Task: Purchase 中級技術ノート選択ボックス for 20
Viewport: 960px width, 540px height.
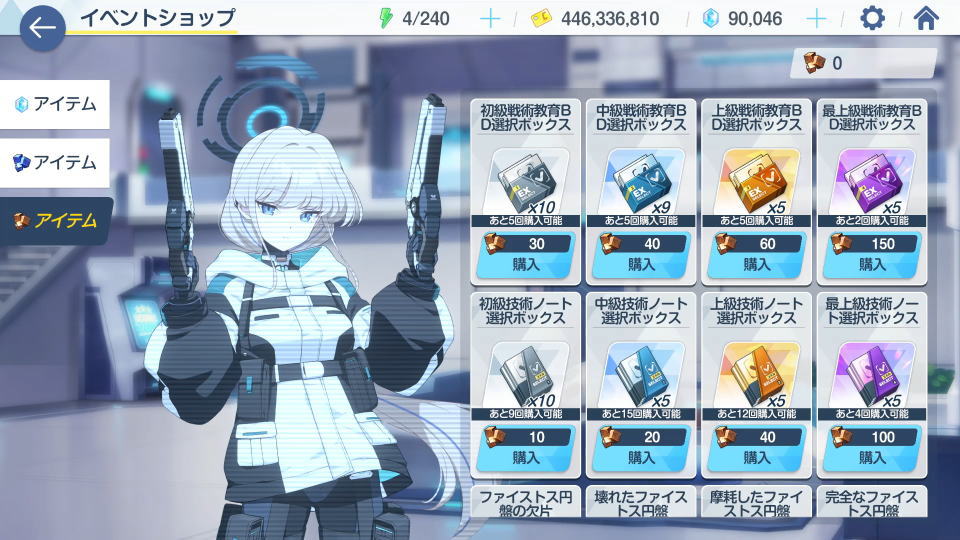Action: click(x=641, y=458)
